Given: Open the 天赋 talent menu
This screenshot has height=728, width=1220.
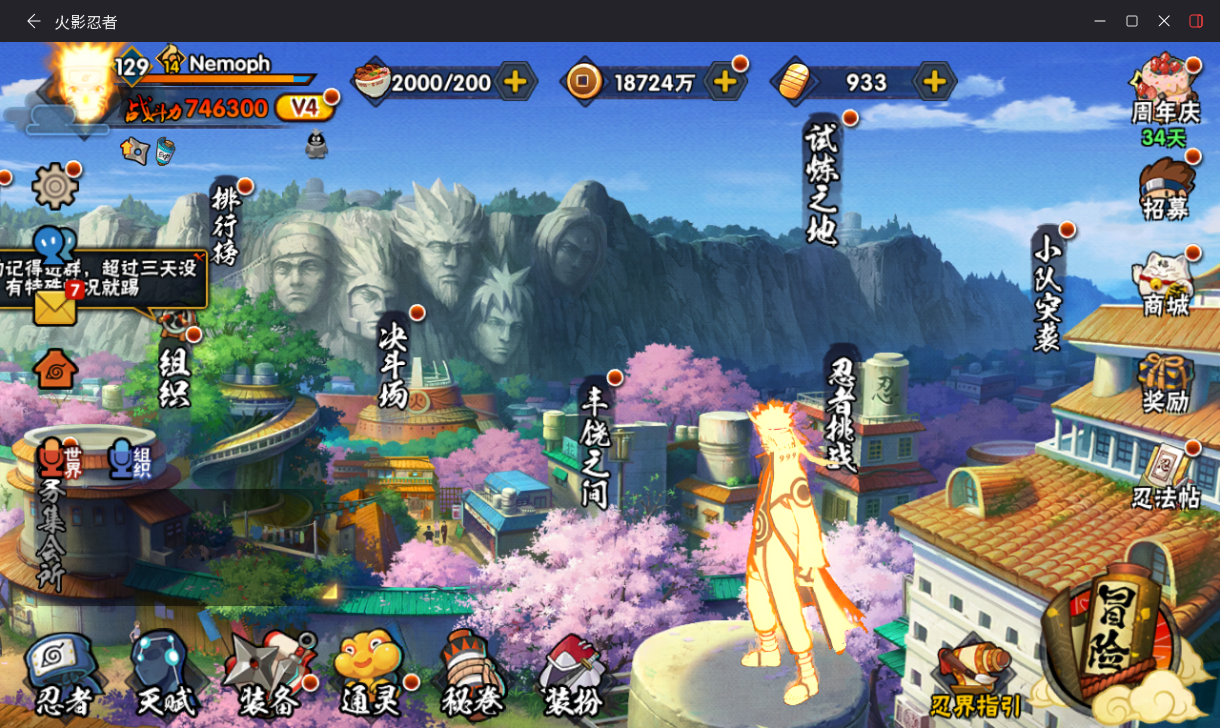Looking at the screenshot, I should 161,676.
